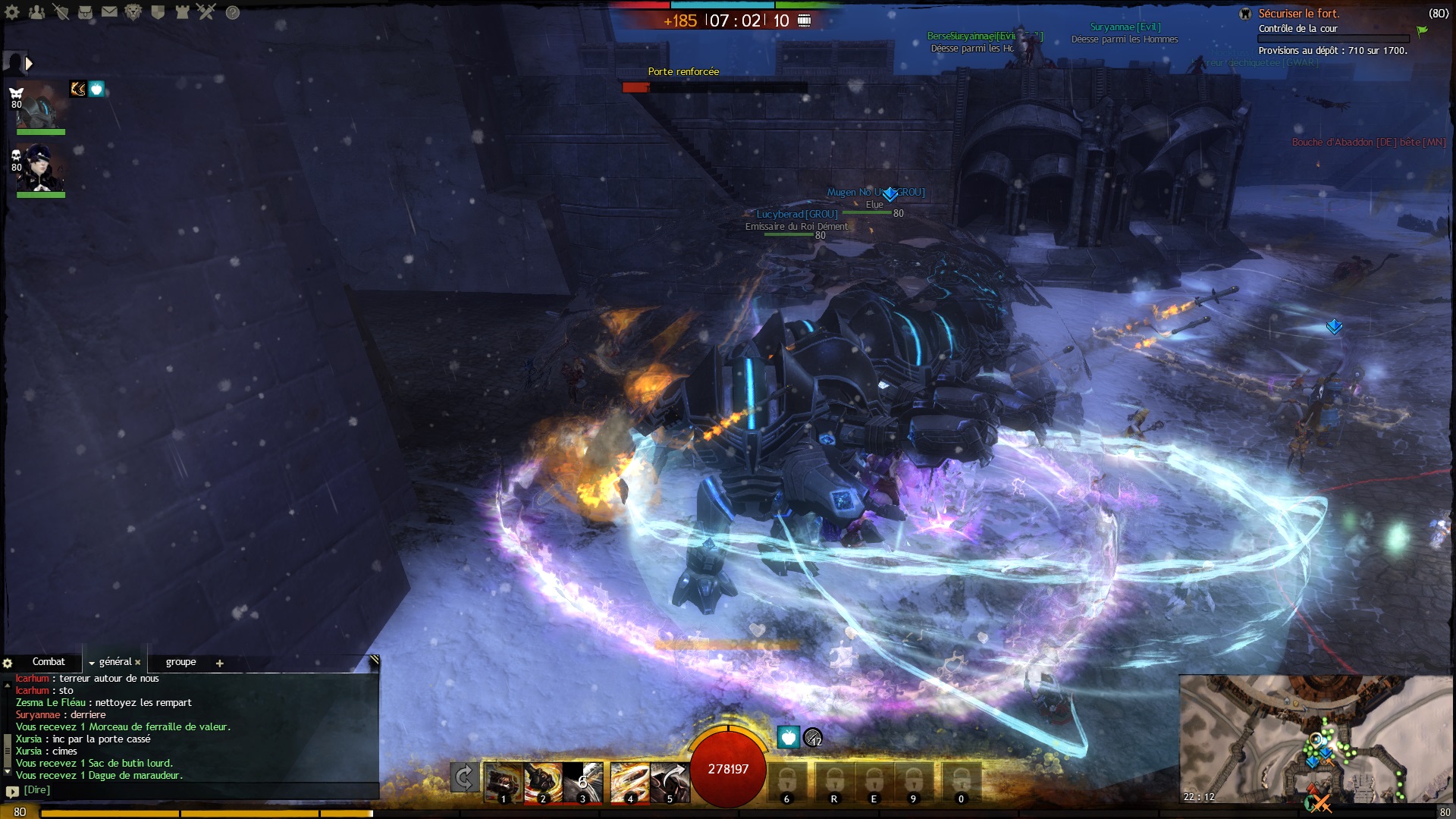Image resolution: width=1456 pixels, height=819 pixels.
Task: Open the hero panel sword-and-shield icon
Action: coord(61,12)
